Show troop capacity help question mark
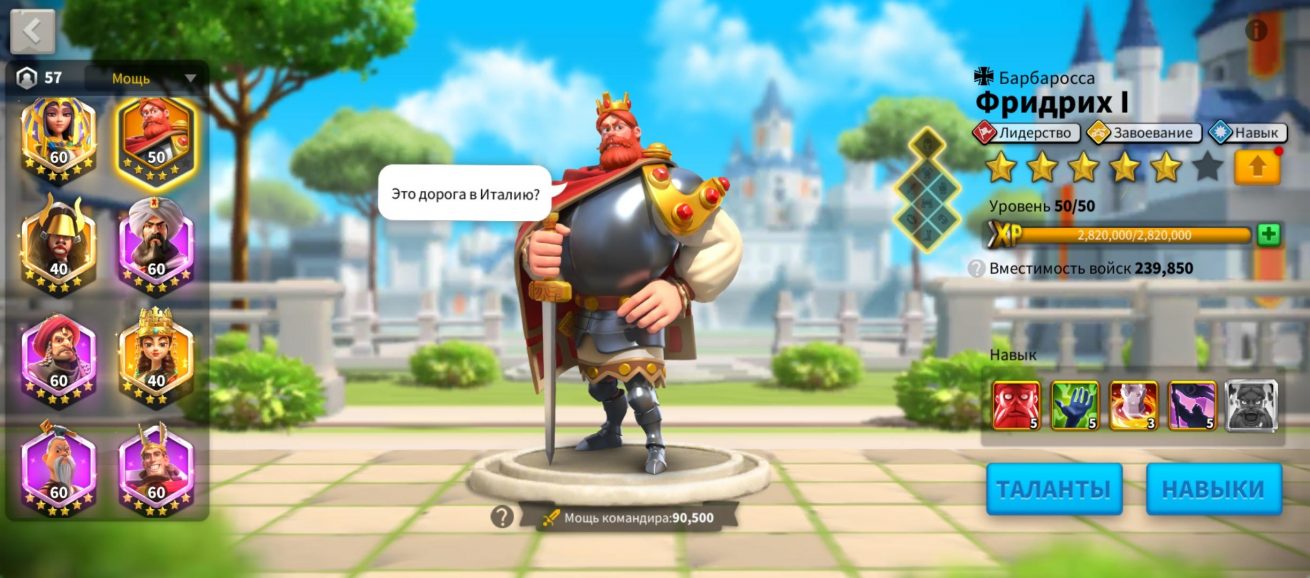 click(x=976, y=268)
